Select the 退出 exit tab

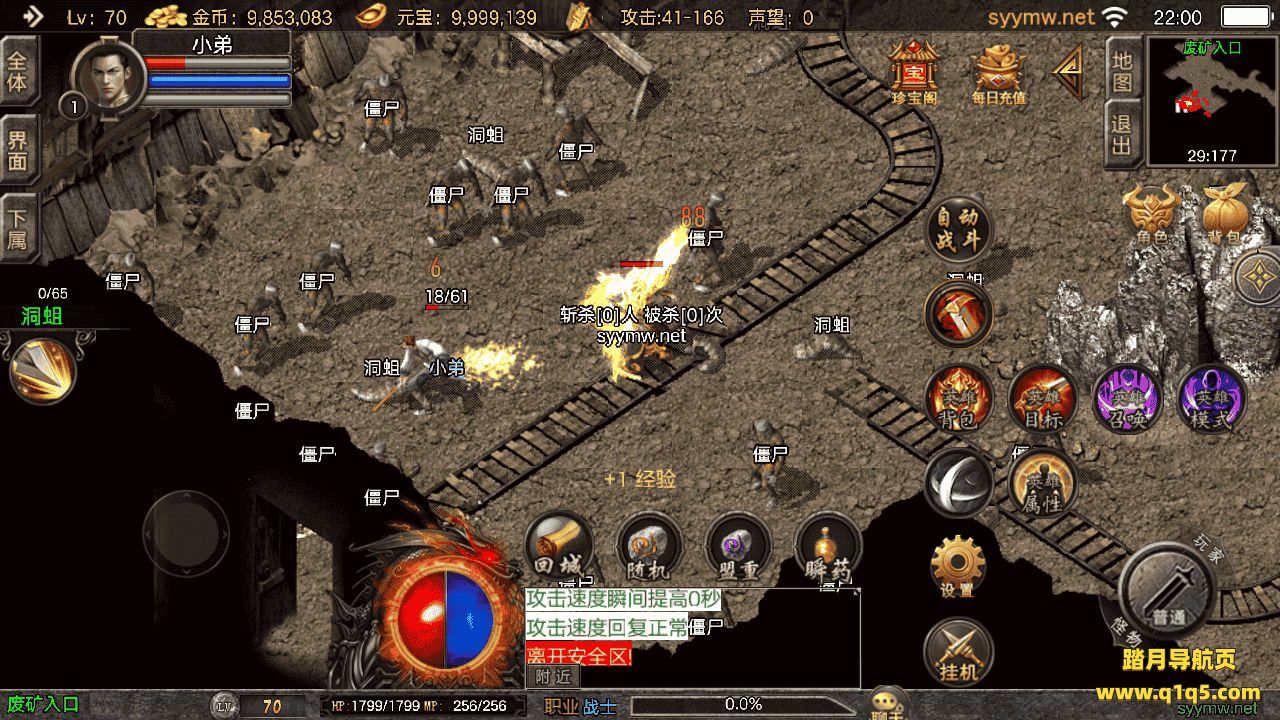[x=1122, y=134]
